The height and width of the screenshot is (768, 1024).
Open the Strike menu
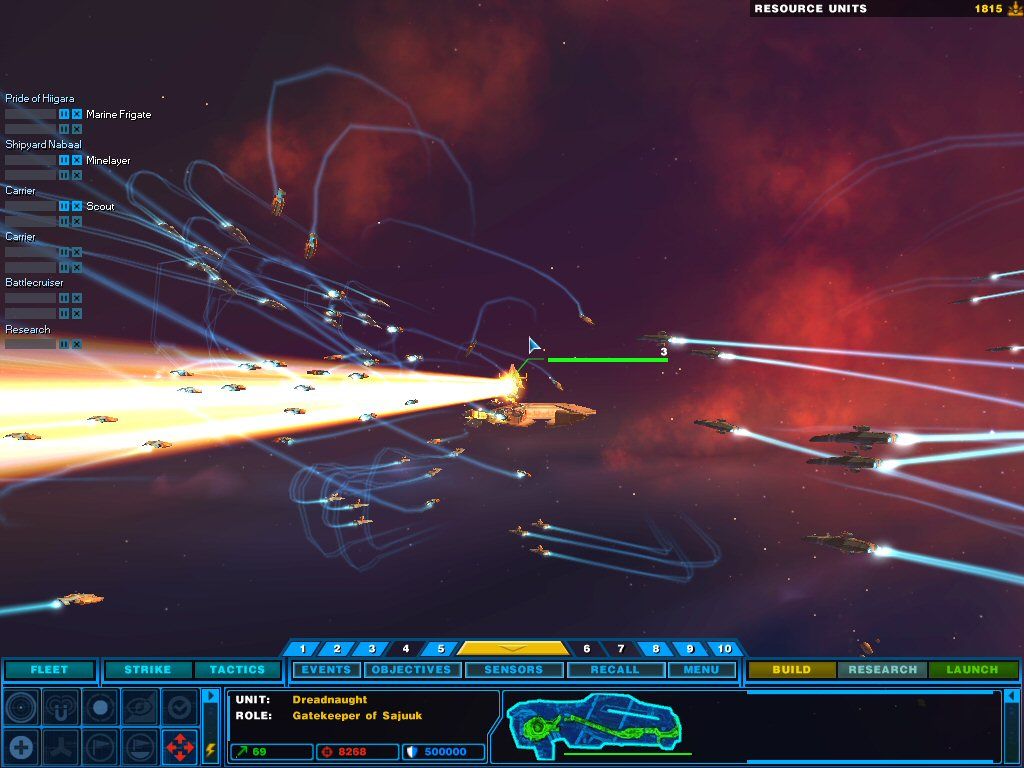tap(147, 670)
